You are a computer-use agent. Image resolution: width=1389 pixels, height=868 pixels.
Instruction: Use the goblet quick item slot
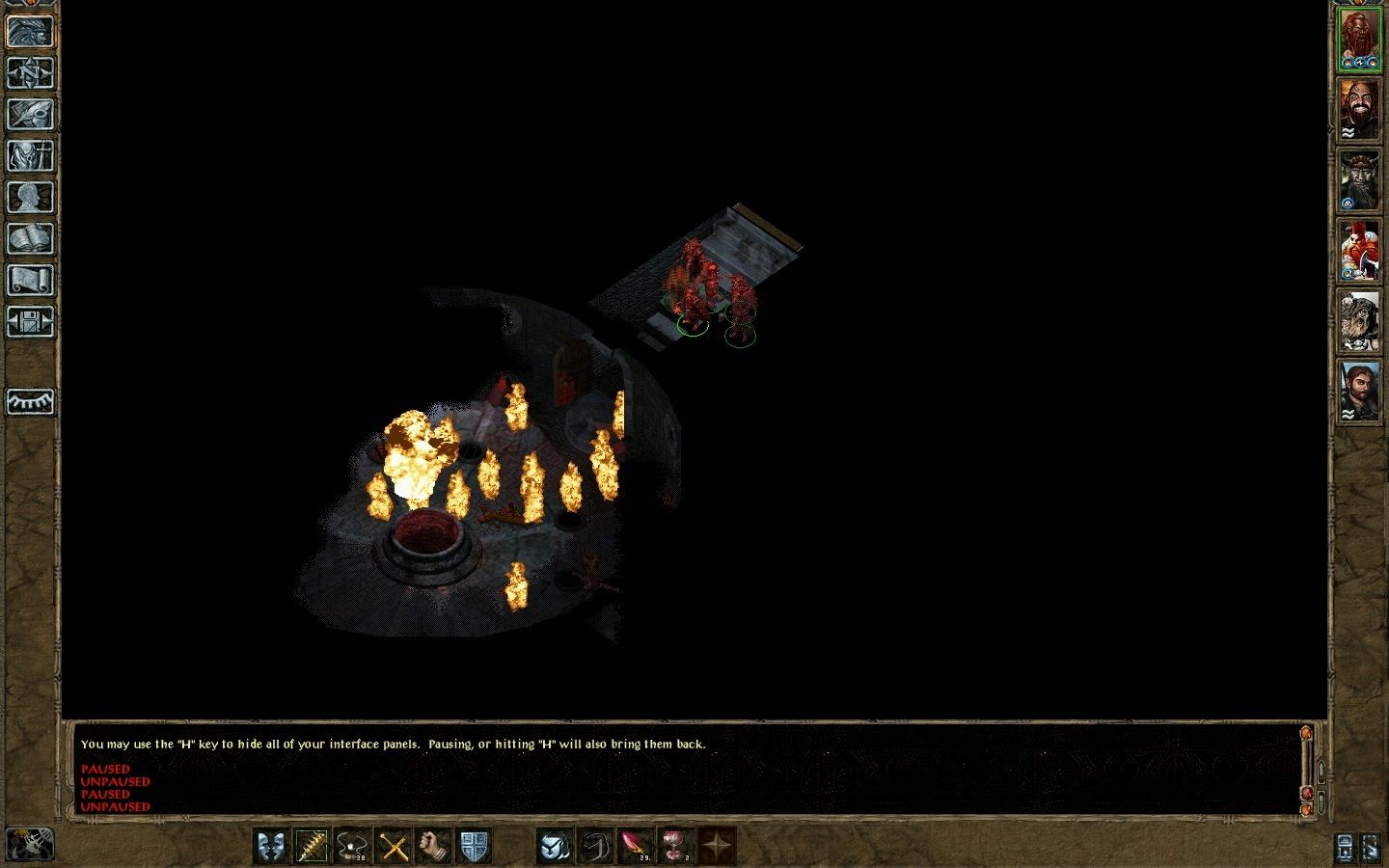[x=676, y=847]
